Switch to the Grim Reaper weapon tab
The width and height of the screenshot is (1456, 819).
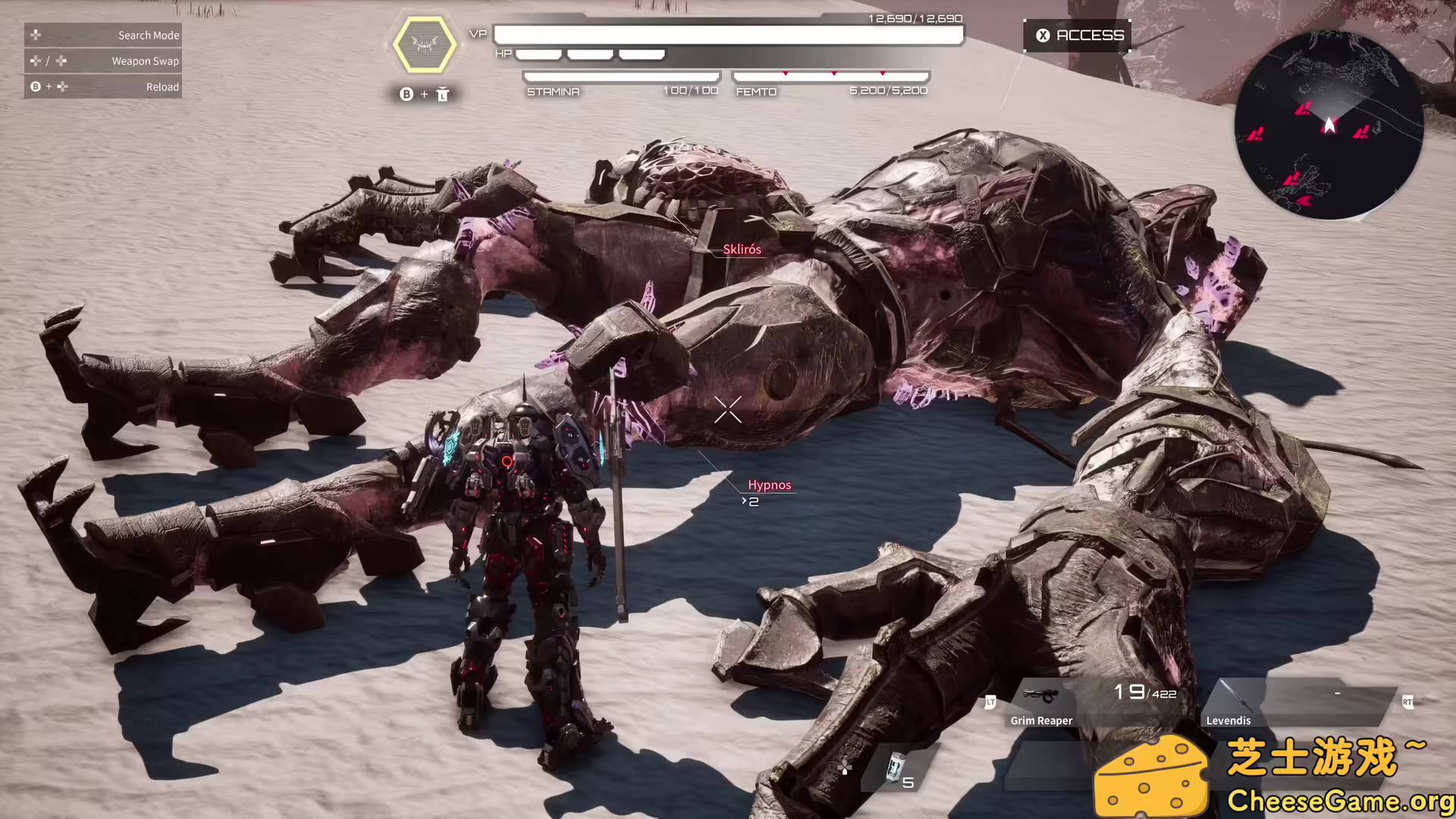point(1041,720)
